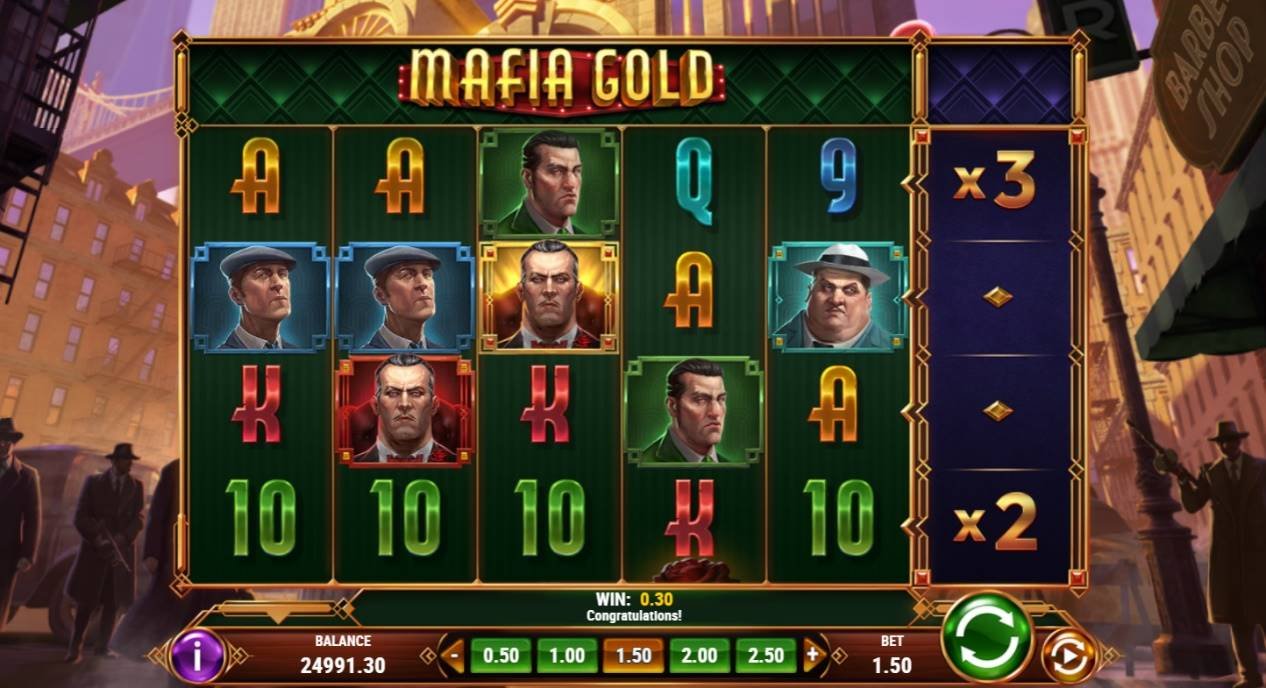Pick the 2.50 bet amount

click(766, 656)
